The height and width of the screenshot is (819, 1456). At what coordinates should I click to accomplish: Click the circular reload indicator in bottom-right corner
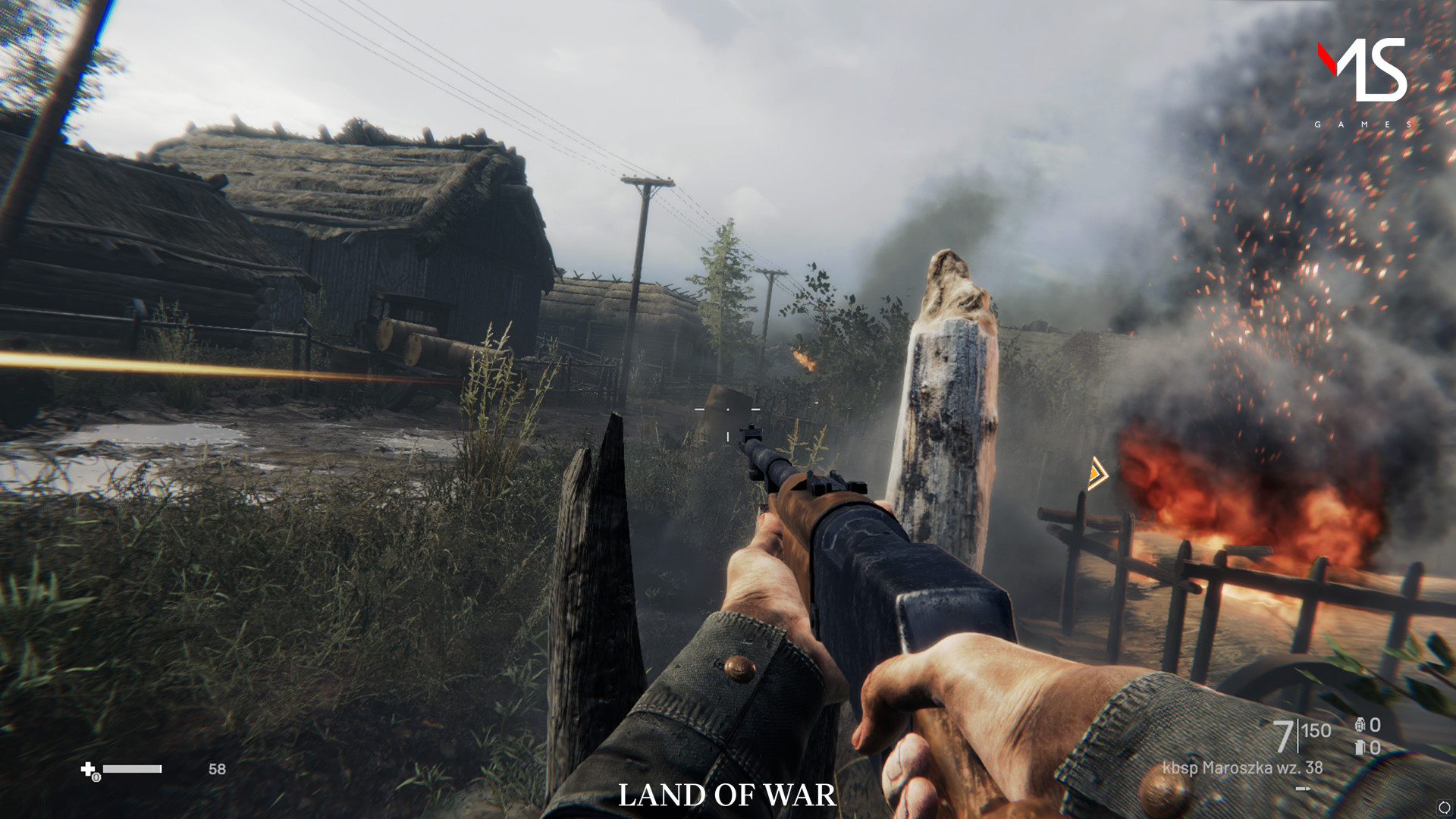click(1445, 807)
